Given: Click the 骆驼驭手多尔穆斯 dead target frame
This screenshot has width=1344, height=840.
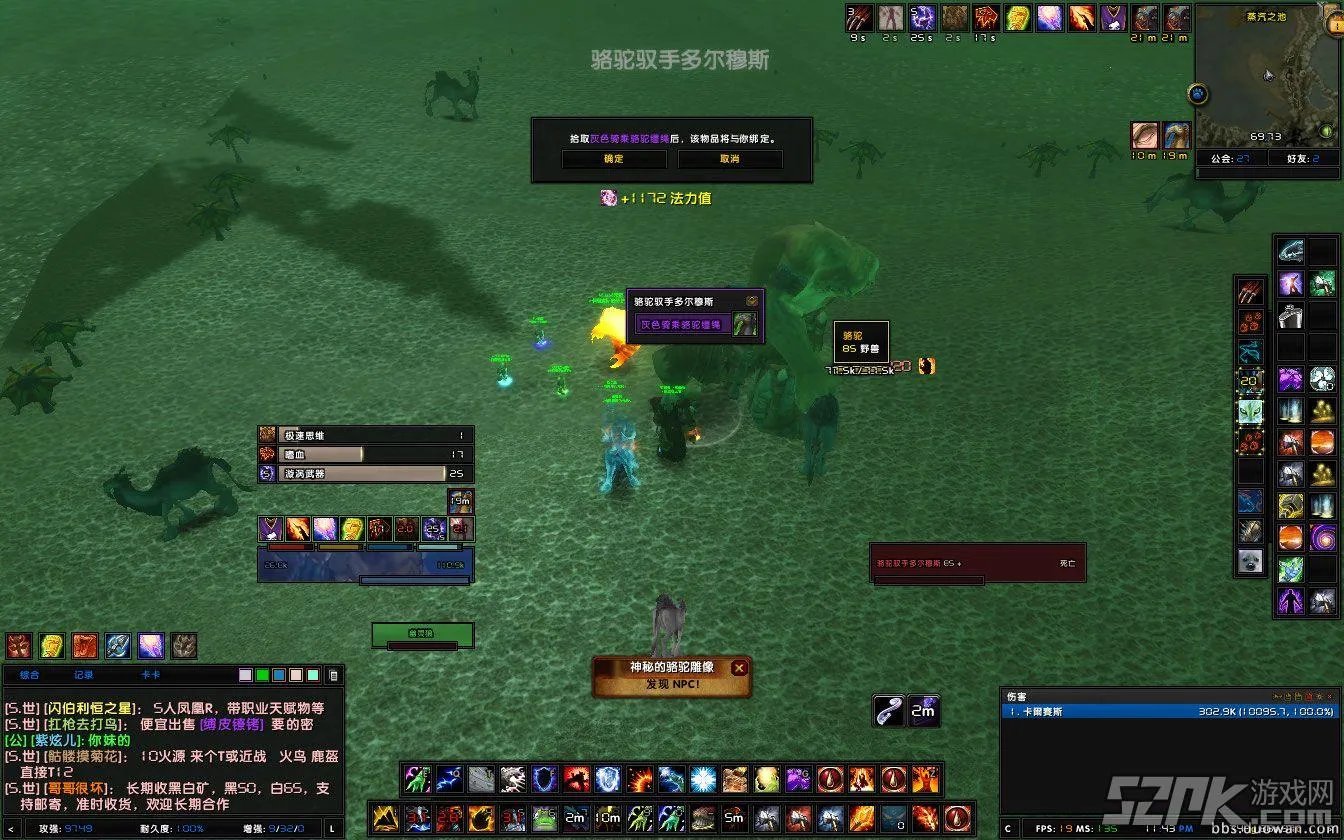Looking at the screenshot, I should (977, 563).
